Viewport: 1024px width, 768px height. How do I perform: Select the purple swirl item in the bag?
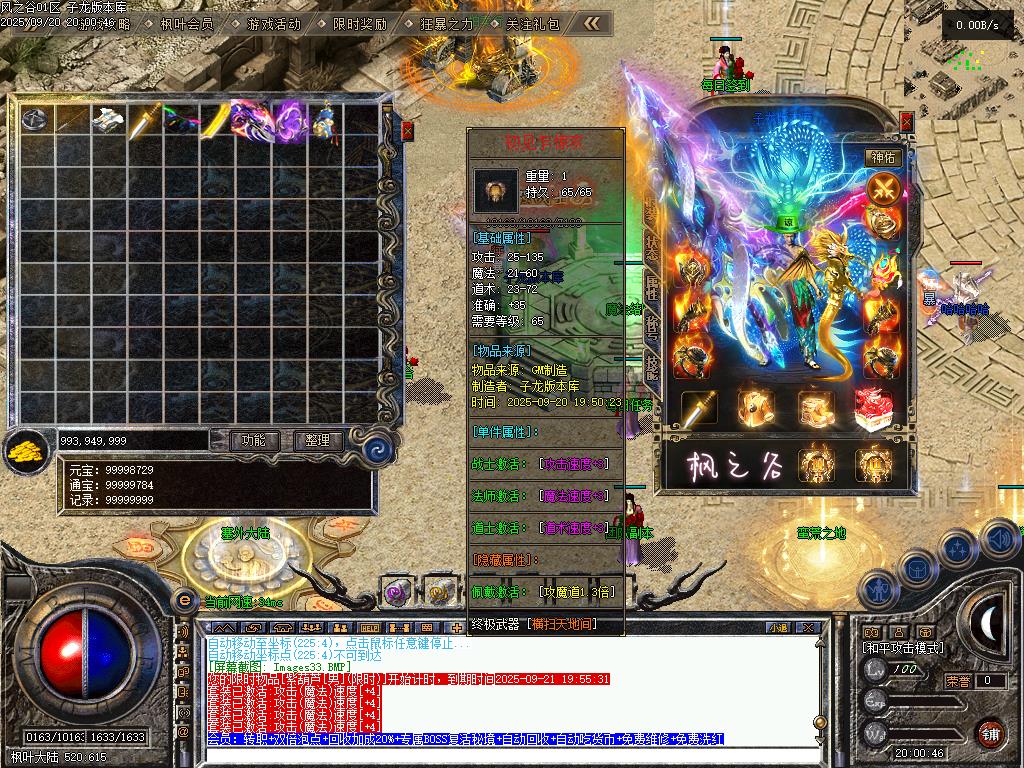tap(289, 120)
